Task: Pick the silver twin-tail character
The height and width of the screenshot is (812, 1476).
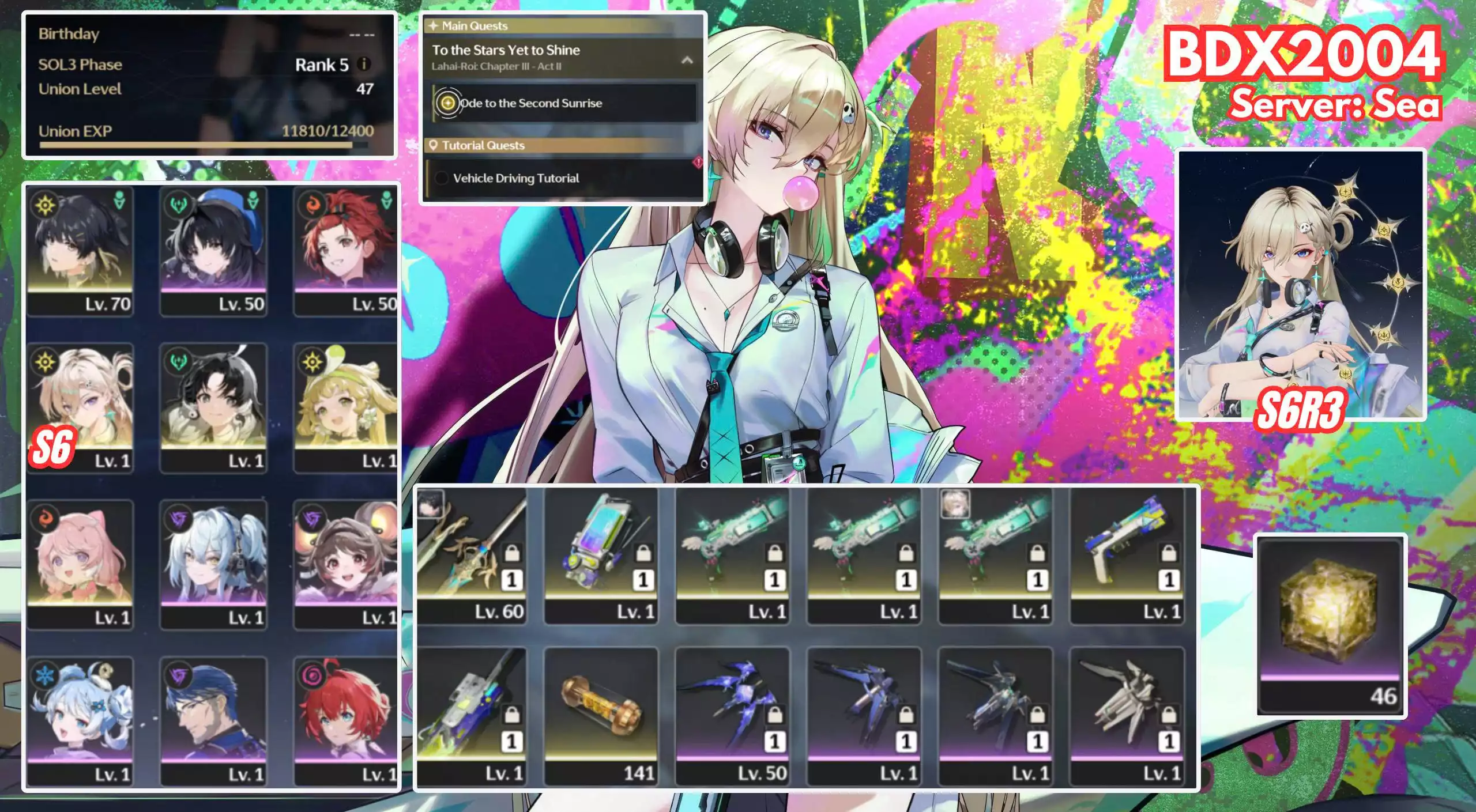Action: click(x=213, y=564)
